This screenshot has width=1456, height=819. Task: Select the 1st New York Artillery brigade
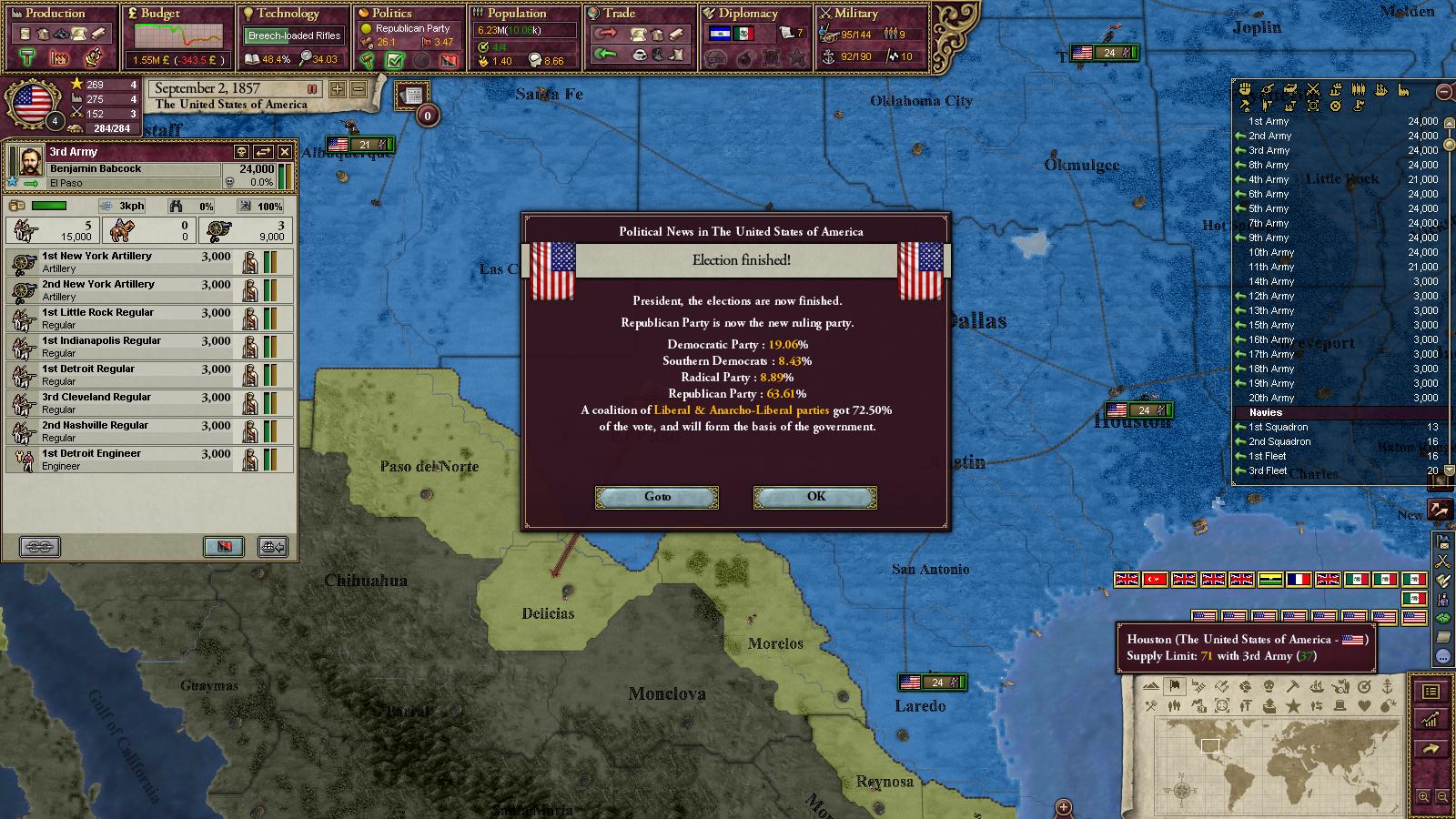[127, 262]
